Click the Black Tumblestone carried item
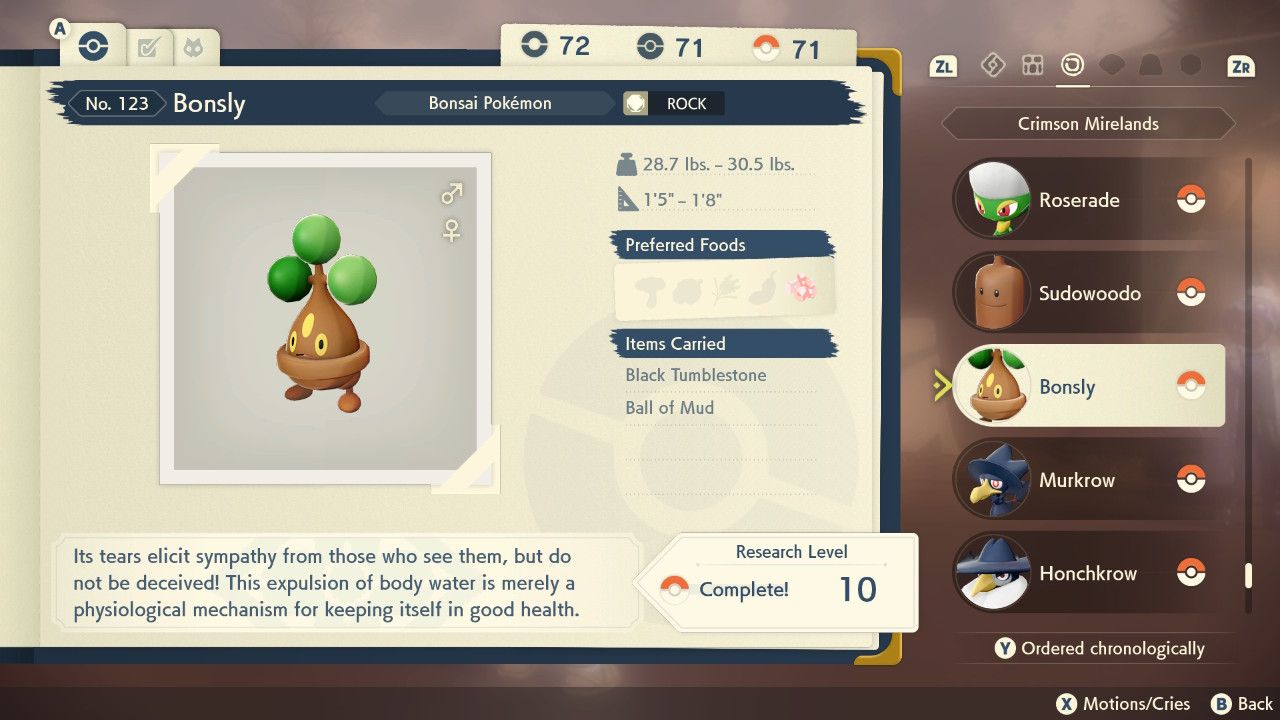Screen dimensions: 1280x720 click(696, 375)
